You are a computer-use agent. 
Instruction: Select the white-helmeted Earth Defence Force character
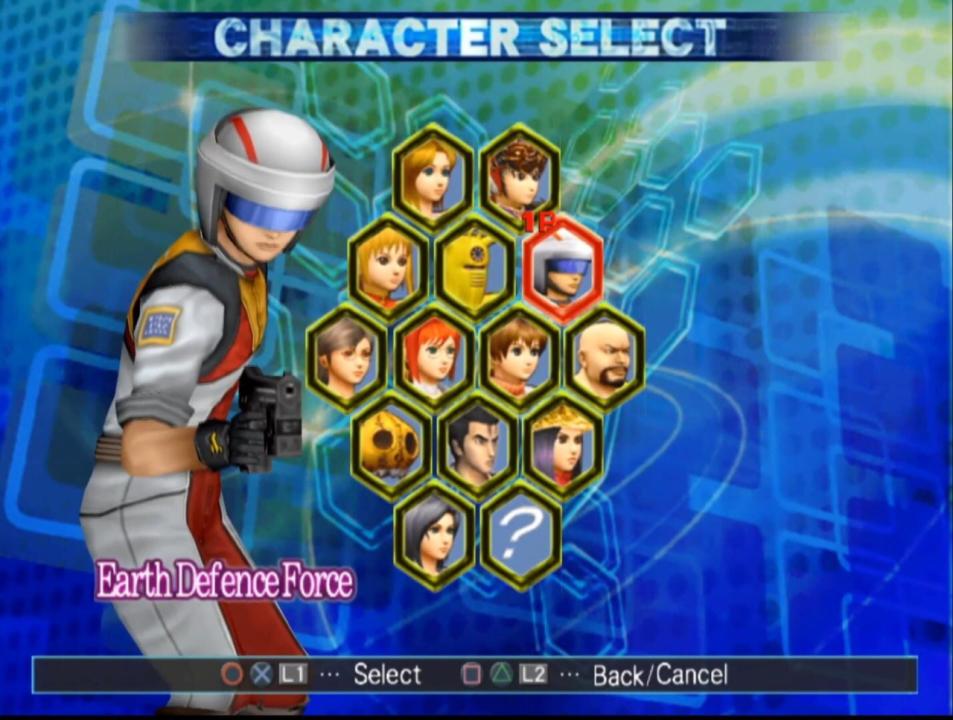(x=563, y=267)
